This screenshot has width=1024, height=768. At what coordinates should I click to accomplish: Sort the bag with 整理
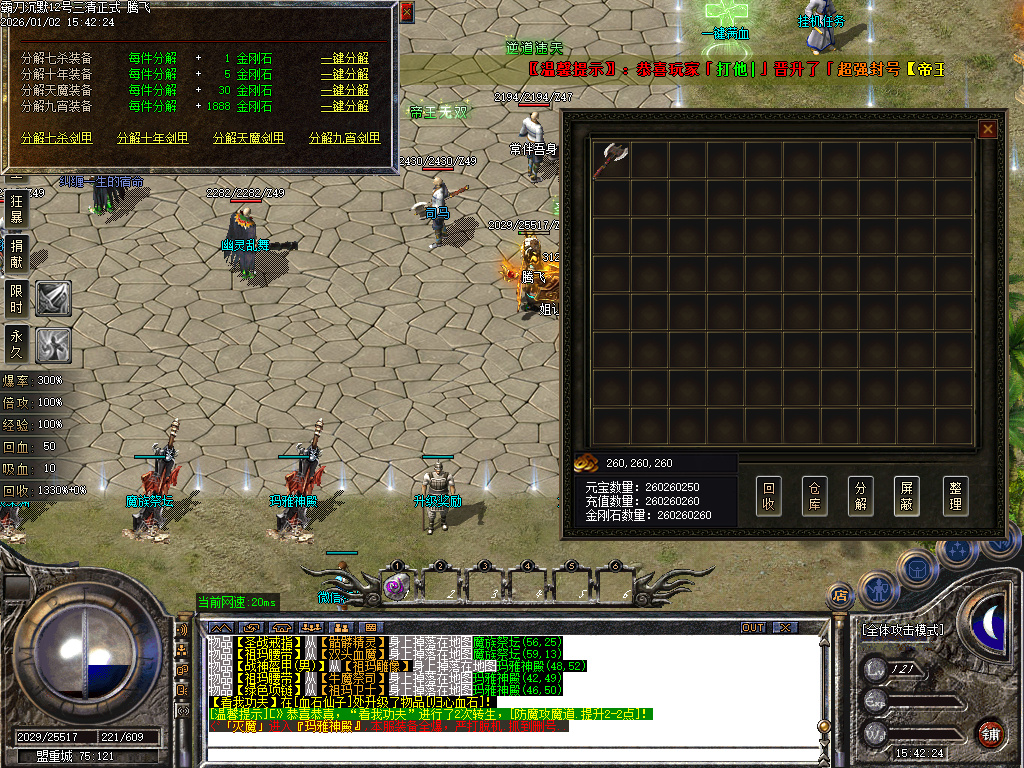click(956, 496)
